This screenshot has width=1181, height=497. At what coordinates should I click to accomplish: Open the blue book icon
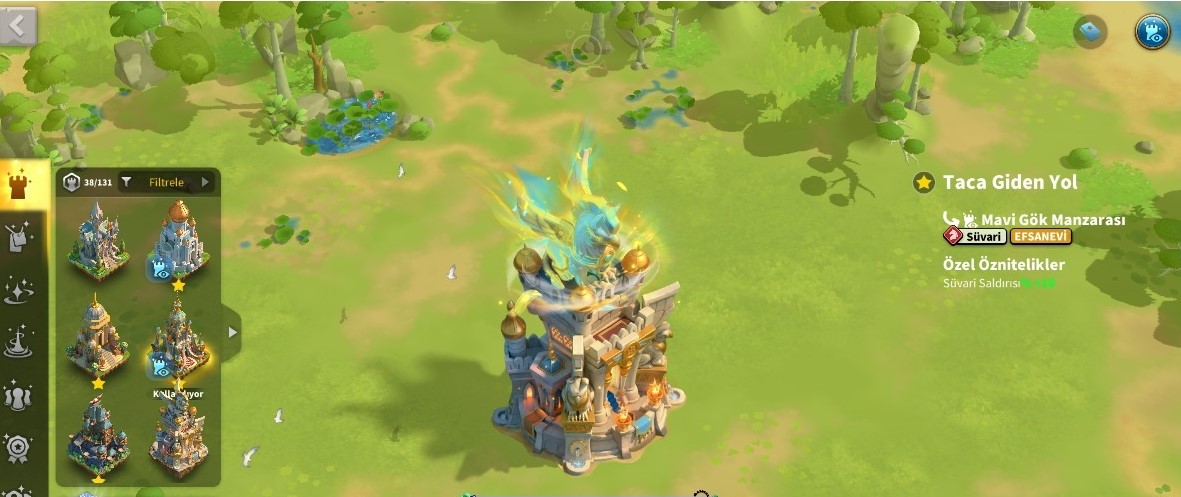pos(1090,31)
